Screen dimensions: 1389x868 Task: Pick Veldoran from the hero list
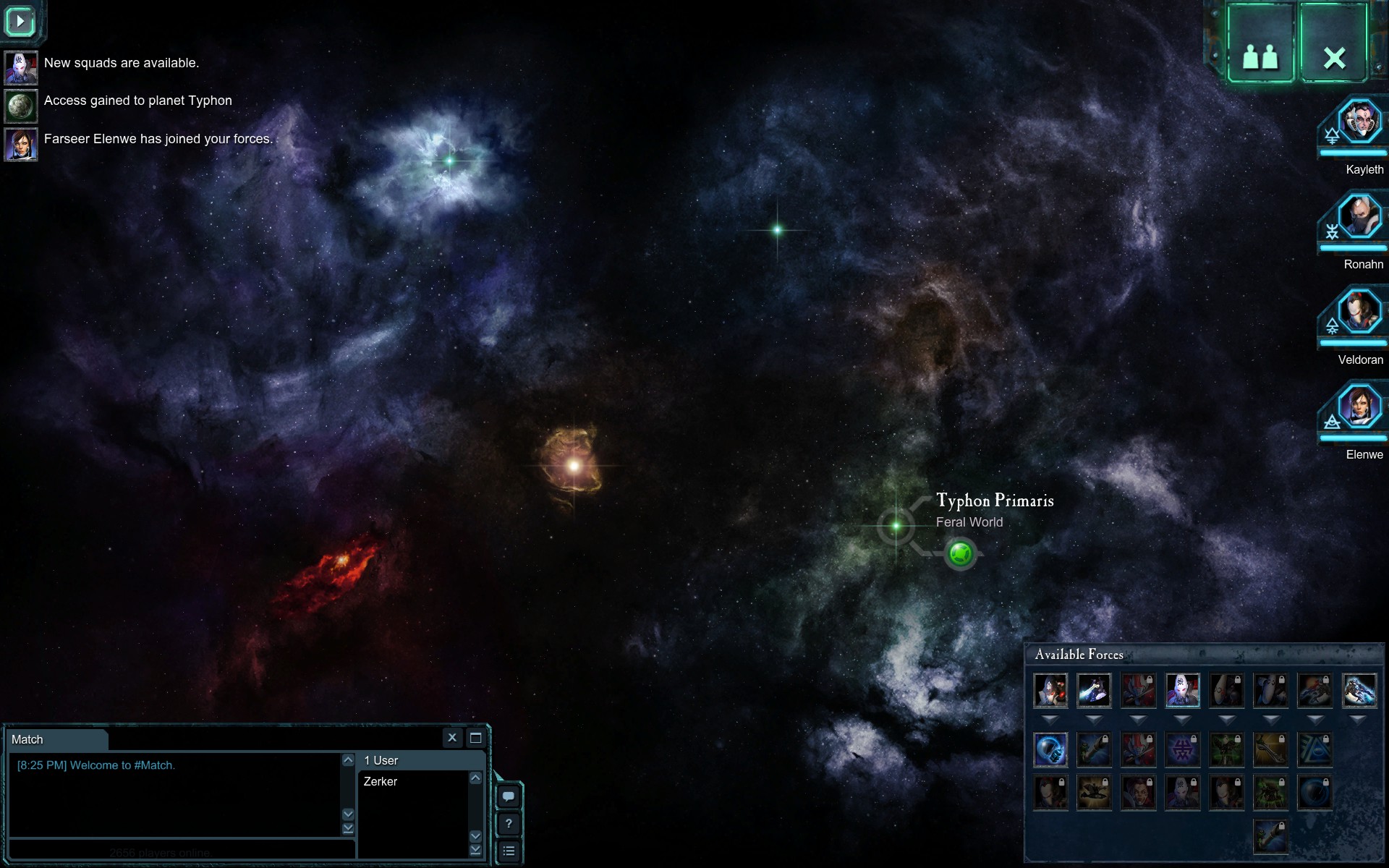coord(1359,312)
